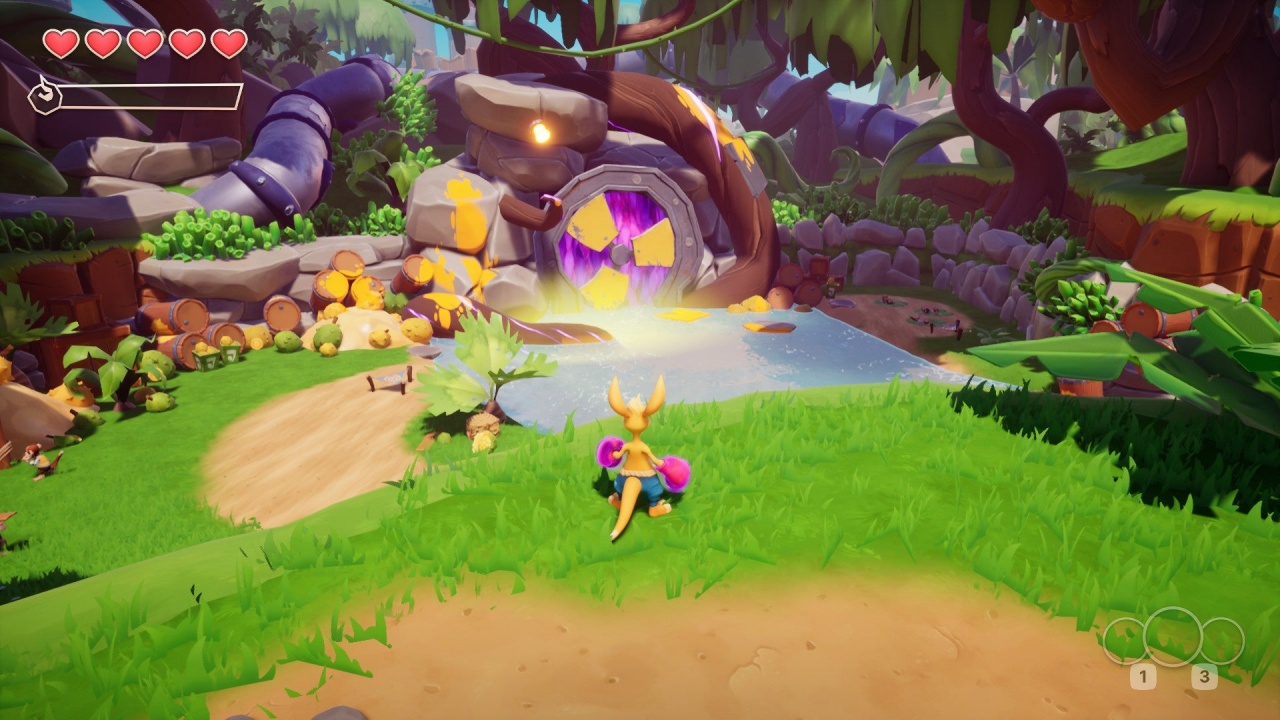Choose the empty slot bound to key 1
The image size is (1280, 720).
tap(1124, 640)
